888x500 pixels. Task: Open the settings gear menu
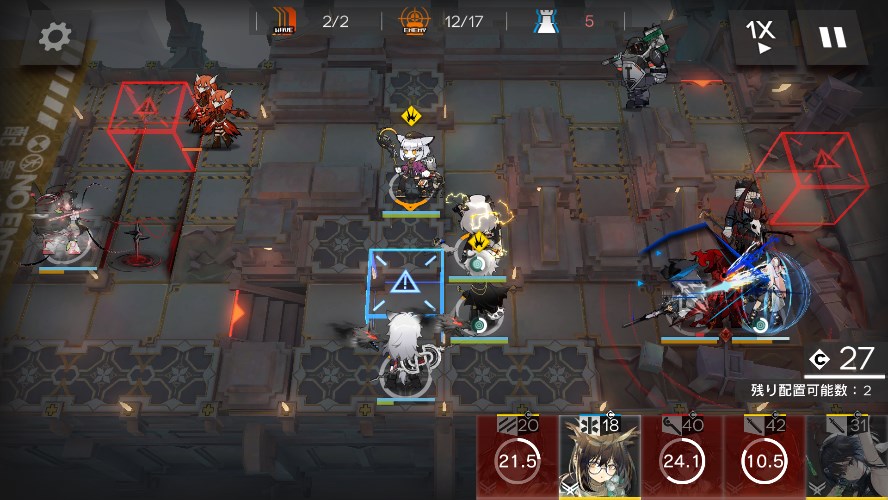pos(55,37)
